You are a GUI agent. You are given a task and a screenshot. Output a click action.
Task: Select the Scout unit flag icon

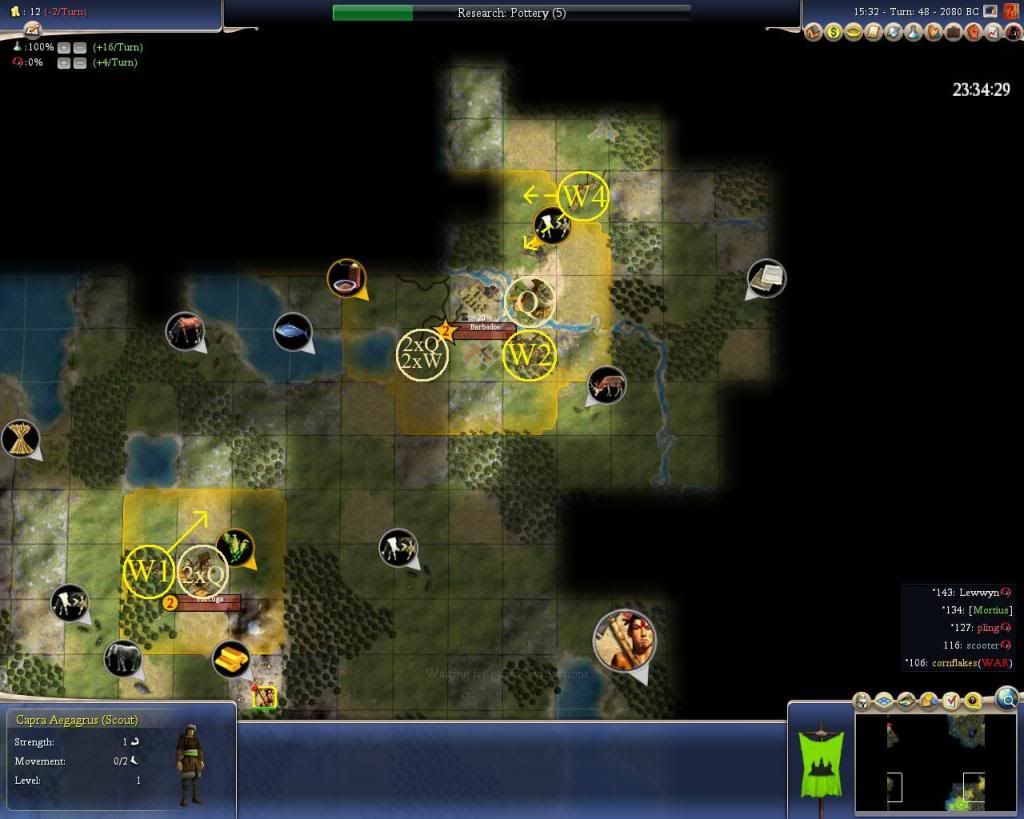pyautogui.click(x=264, y=696)
